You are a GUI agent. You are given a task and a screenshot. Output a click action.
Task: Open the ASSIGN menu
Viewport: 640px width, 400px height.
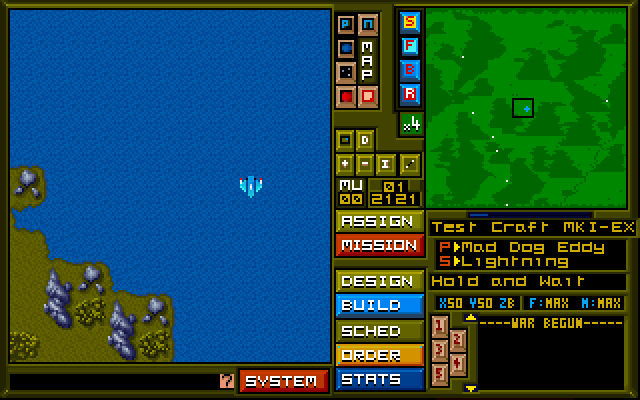click(378, 221)
